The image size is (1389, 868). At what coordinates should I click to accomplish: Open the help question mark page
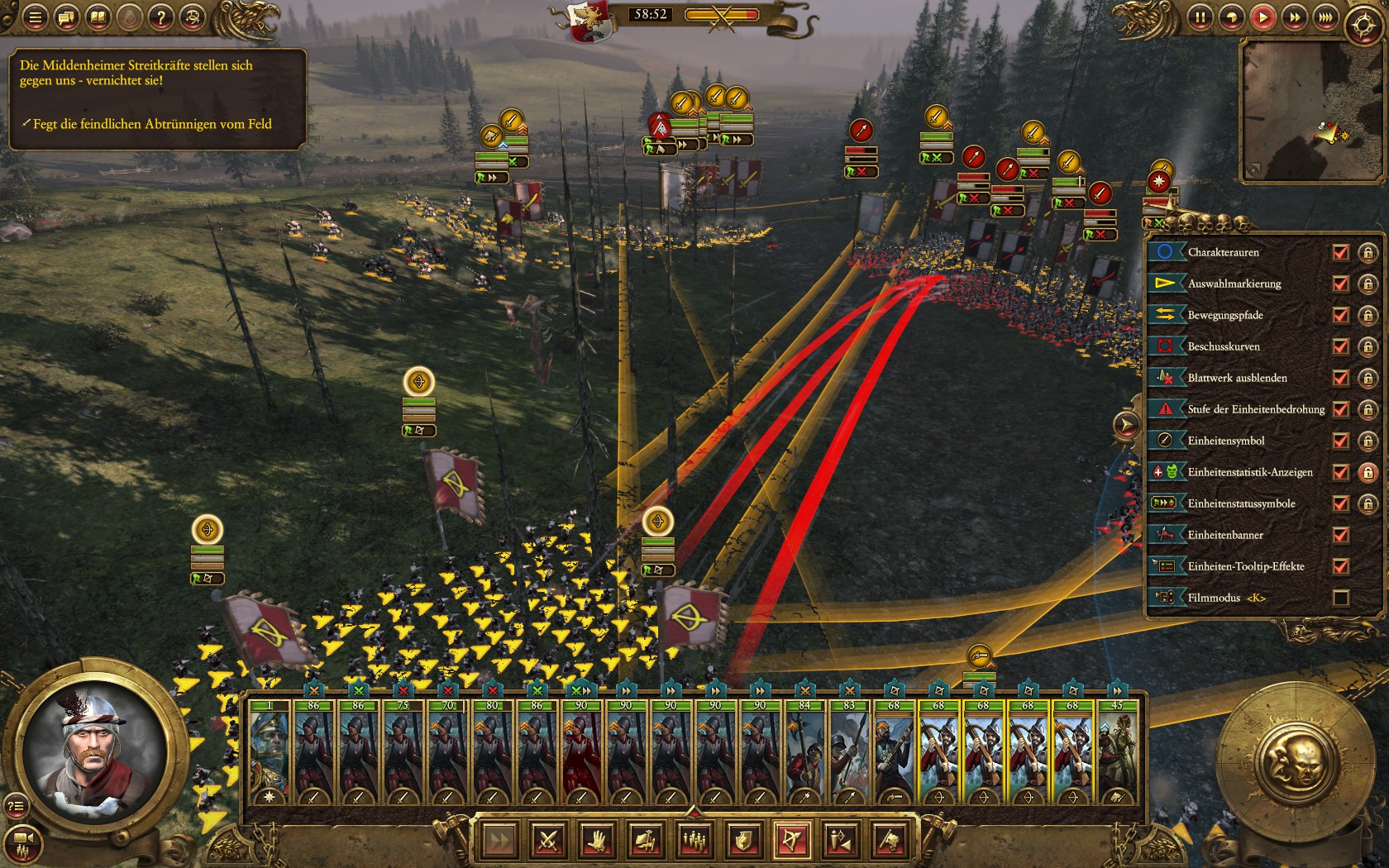[x=161, y=17]
